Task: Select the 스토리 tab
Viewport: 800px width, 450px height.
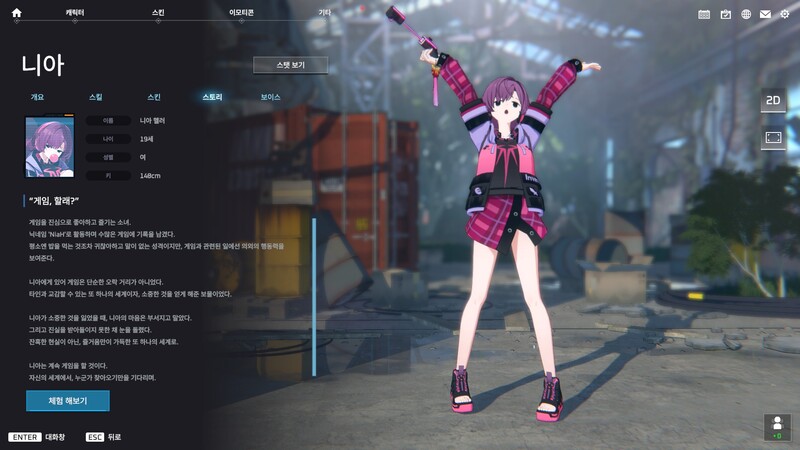Action: [x=212, y=98]
